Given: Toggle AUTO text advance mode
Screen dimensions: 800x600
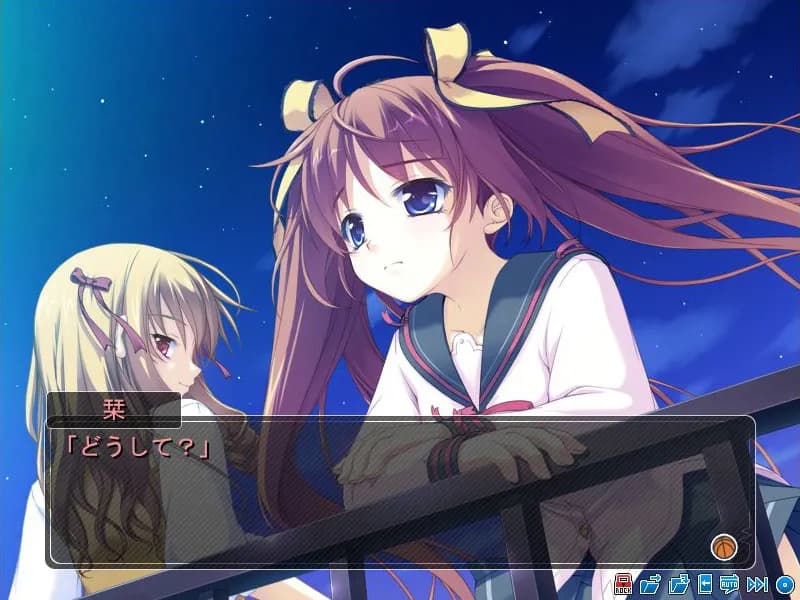Looking at the screenshot, I should click(730, 584).
